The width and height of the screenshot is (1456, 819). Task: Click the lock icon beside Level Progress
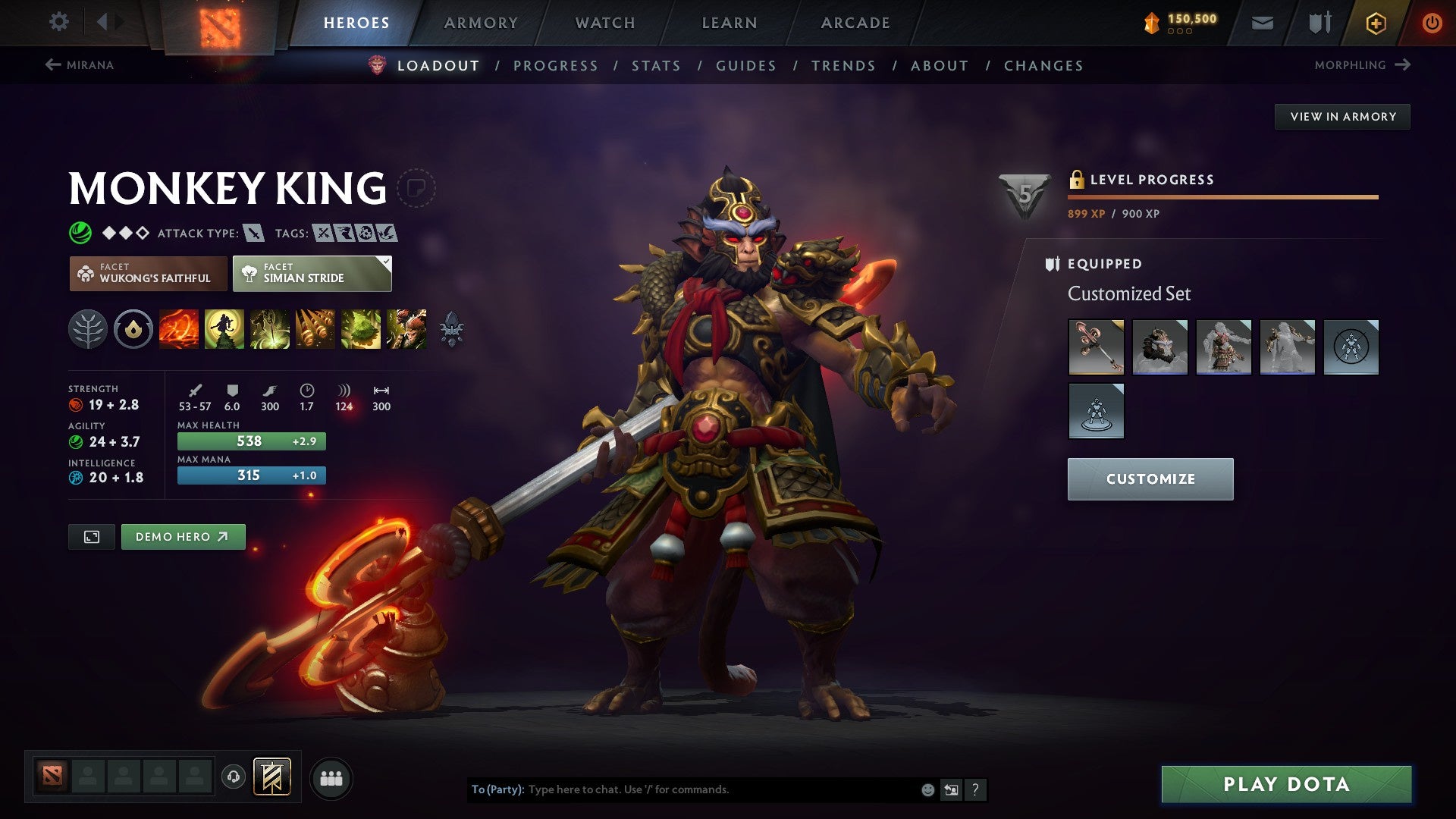click(1075, 180)
